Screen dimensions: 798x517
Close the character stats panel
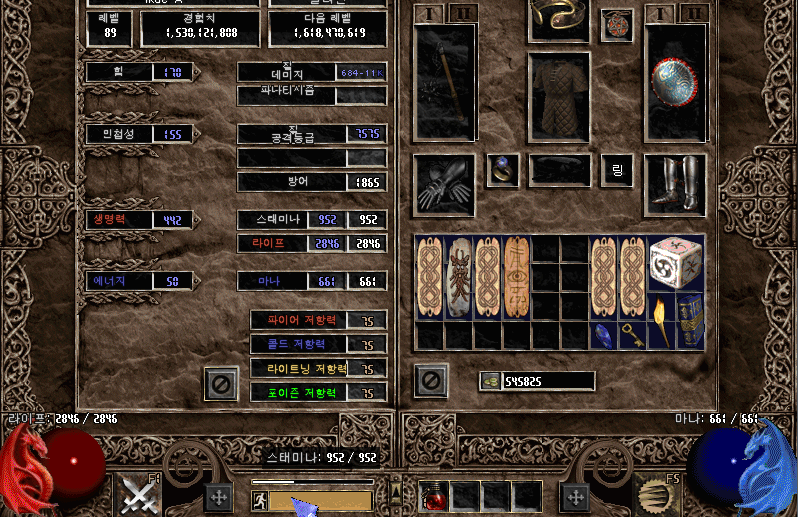click(x=220, y=382)
